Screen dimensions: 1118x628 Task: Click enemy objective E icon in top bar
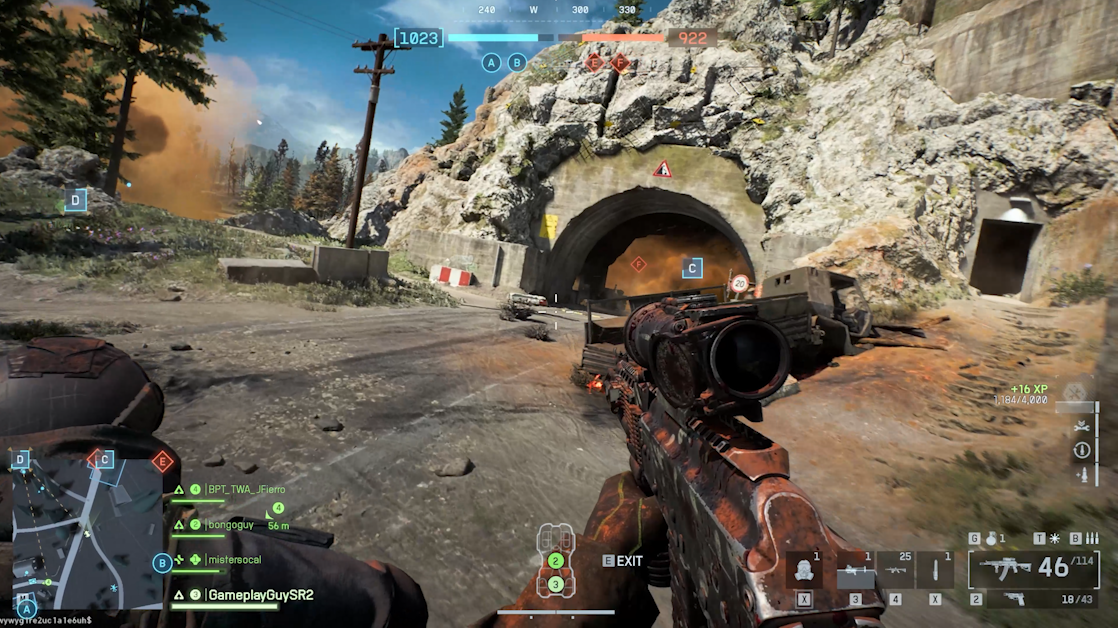click(595, 63)
